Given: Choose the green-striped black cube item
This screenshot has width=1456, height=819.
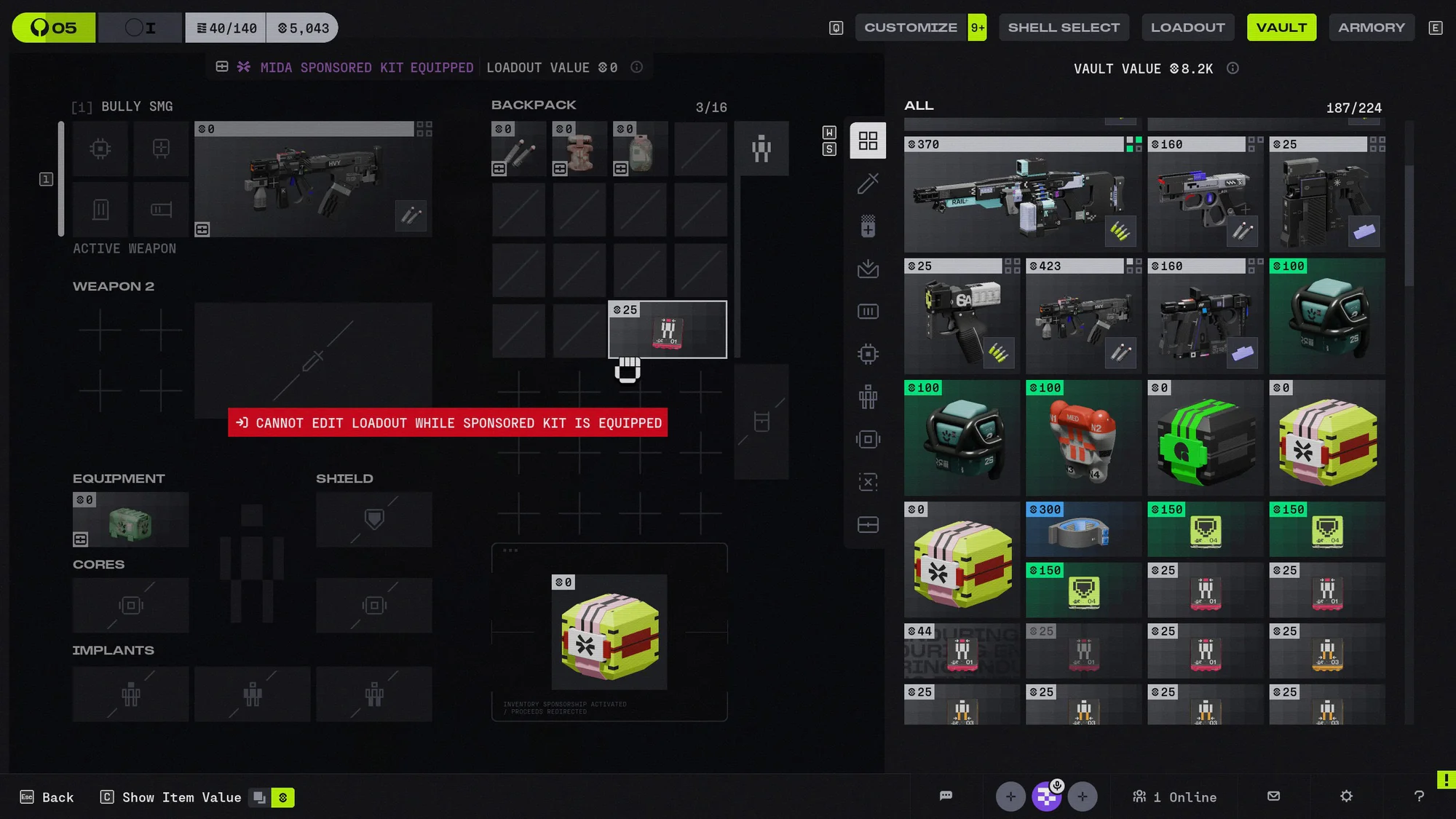Looking at the screenshot, I should pos(1205,438).
